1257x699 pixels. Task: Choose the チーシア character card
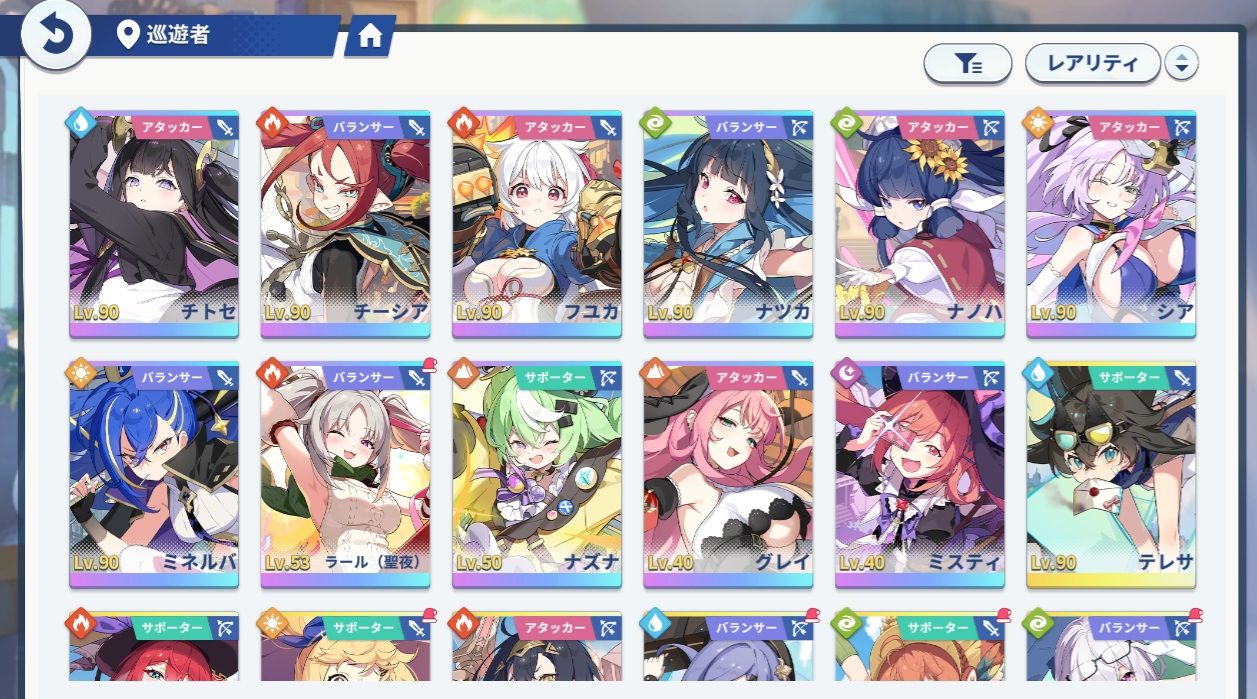pyautogui.click(x=345, y=223)
